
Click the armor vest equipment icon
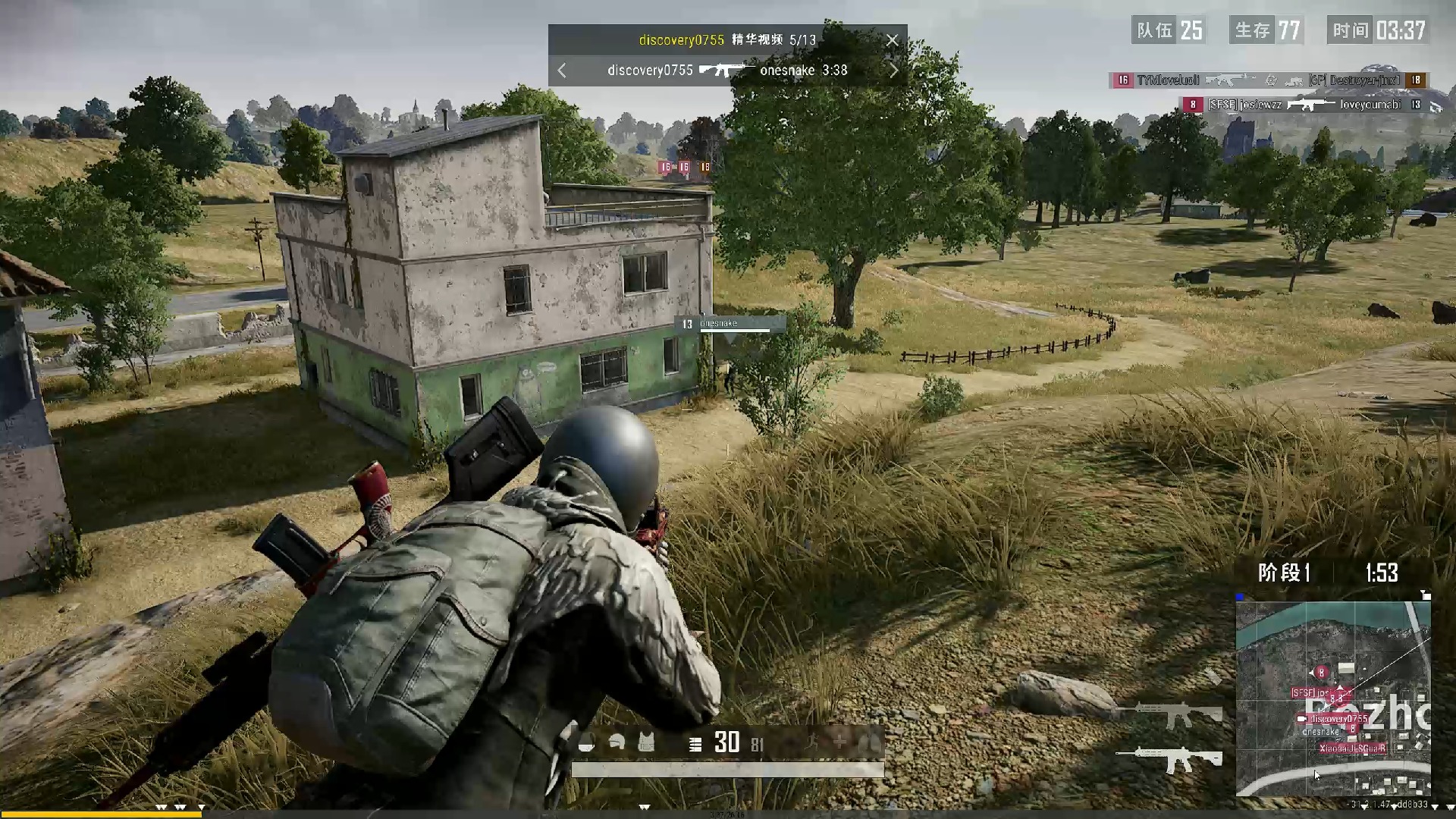click(646, 743)
